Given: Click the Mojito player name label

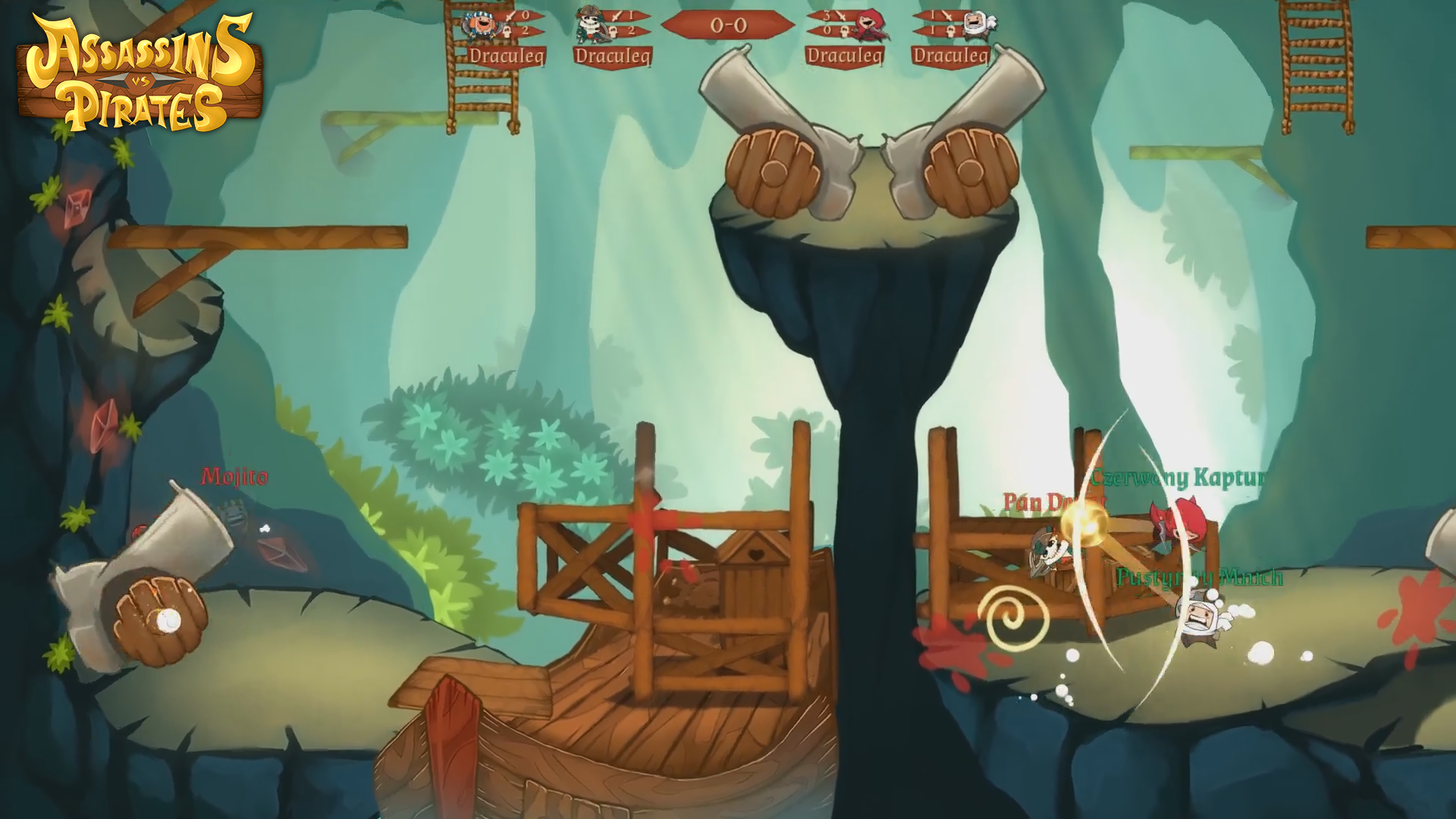Looking at the screenshot, I should tap(233, 477).
